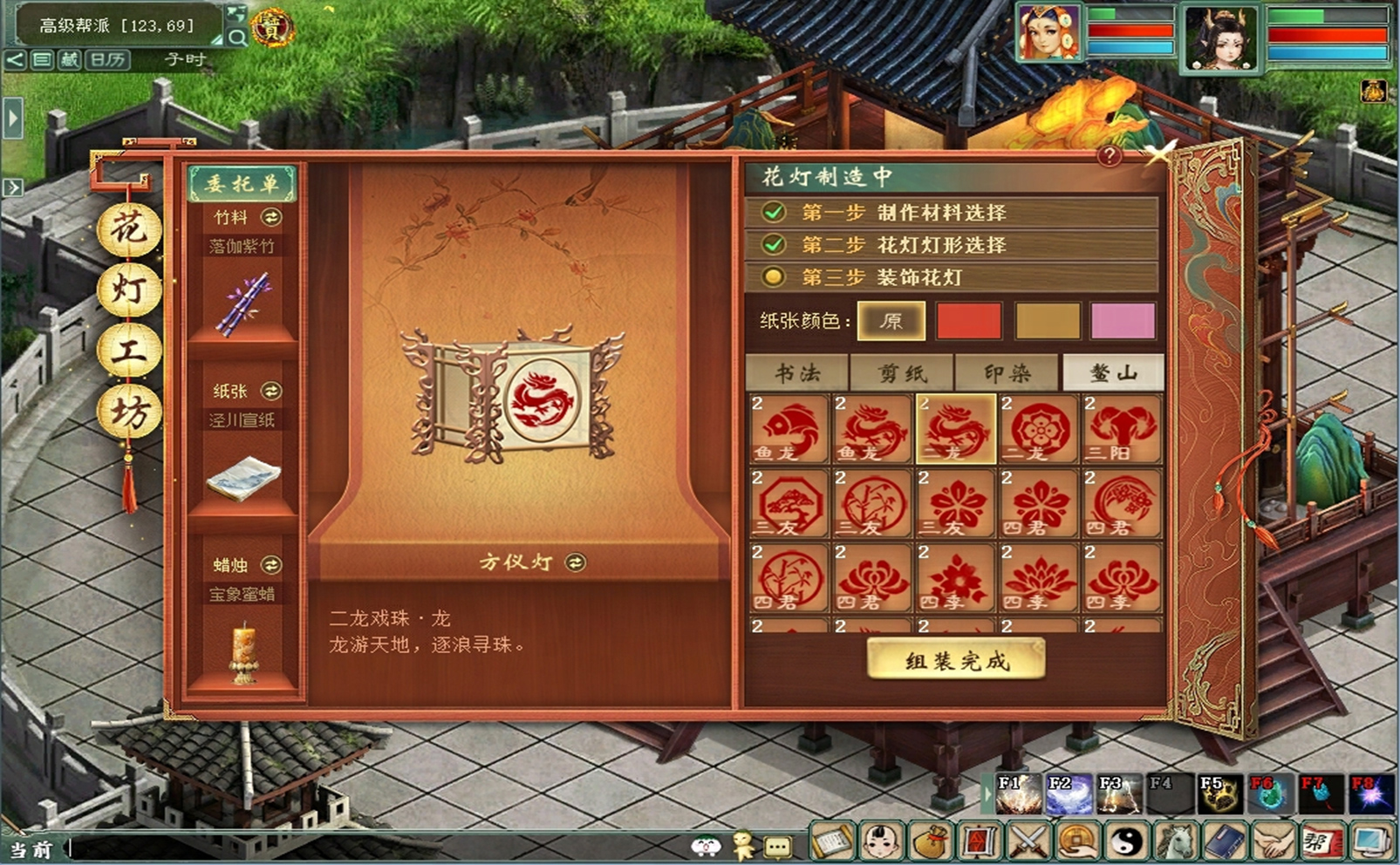
Task: Open the horse mount menu icon
Action: coord(1175,841)
